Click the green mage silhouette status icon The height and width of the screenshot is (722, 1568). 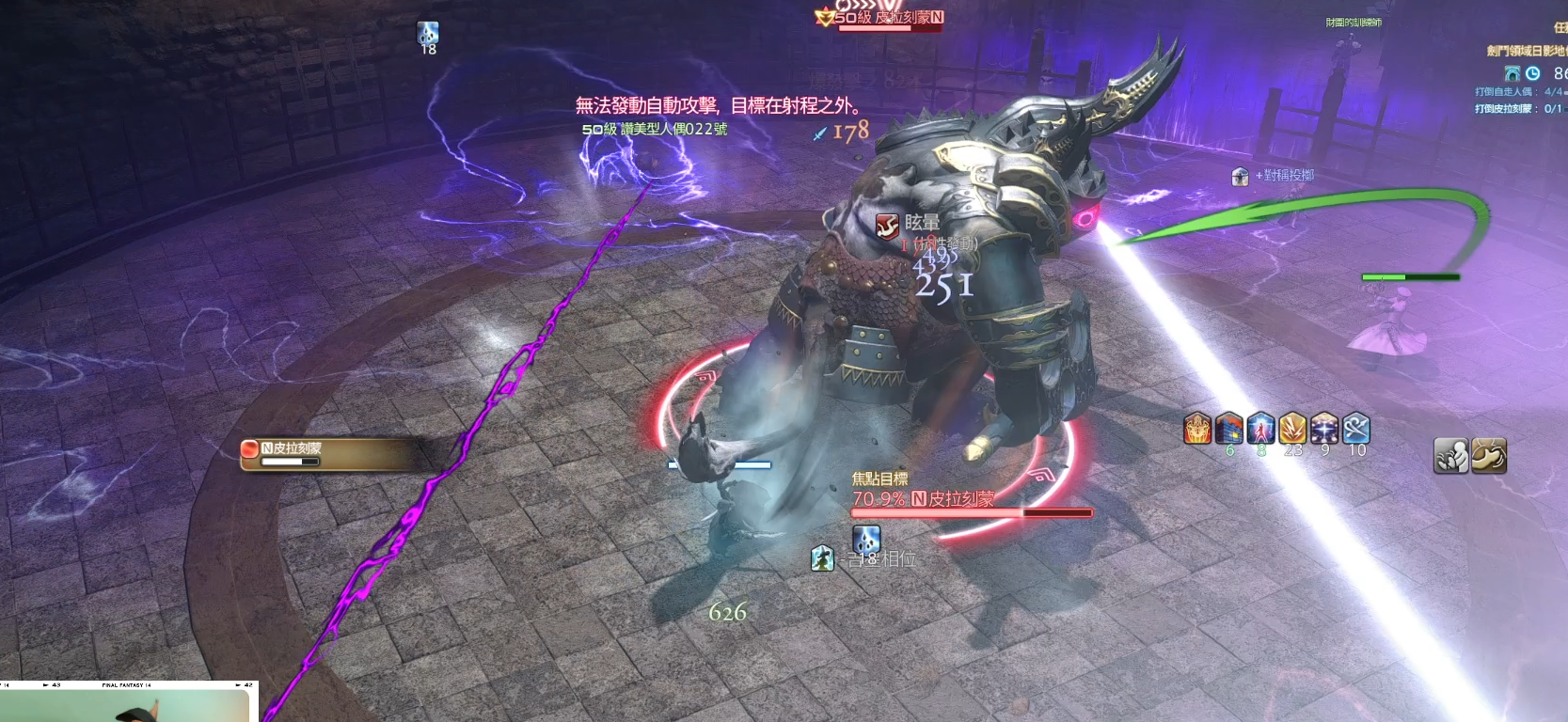coord(822,558)
